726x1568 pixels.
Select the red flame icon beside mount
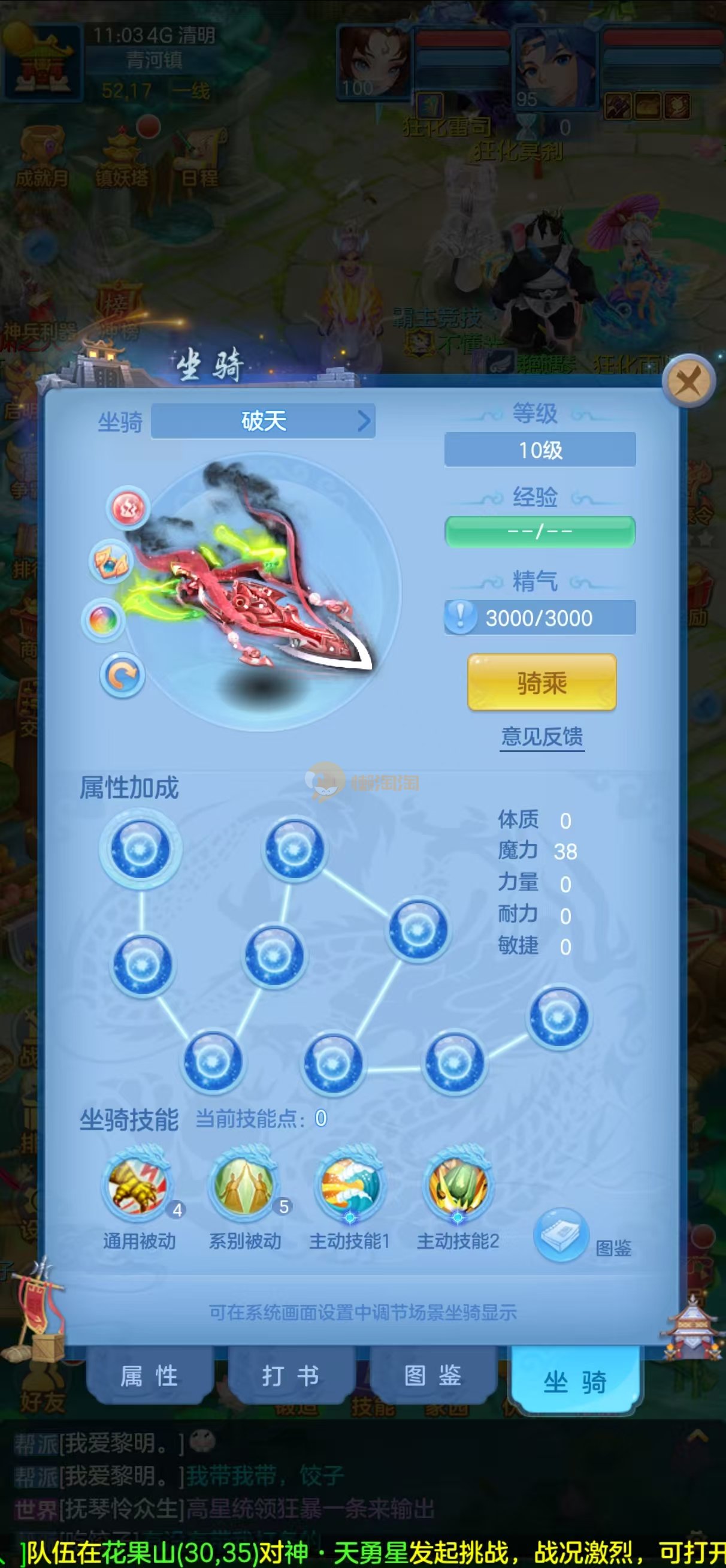128,507
